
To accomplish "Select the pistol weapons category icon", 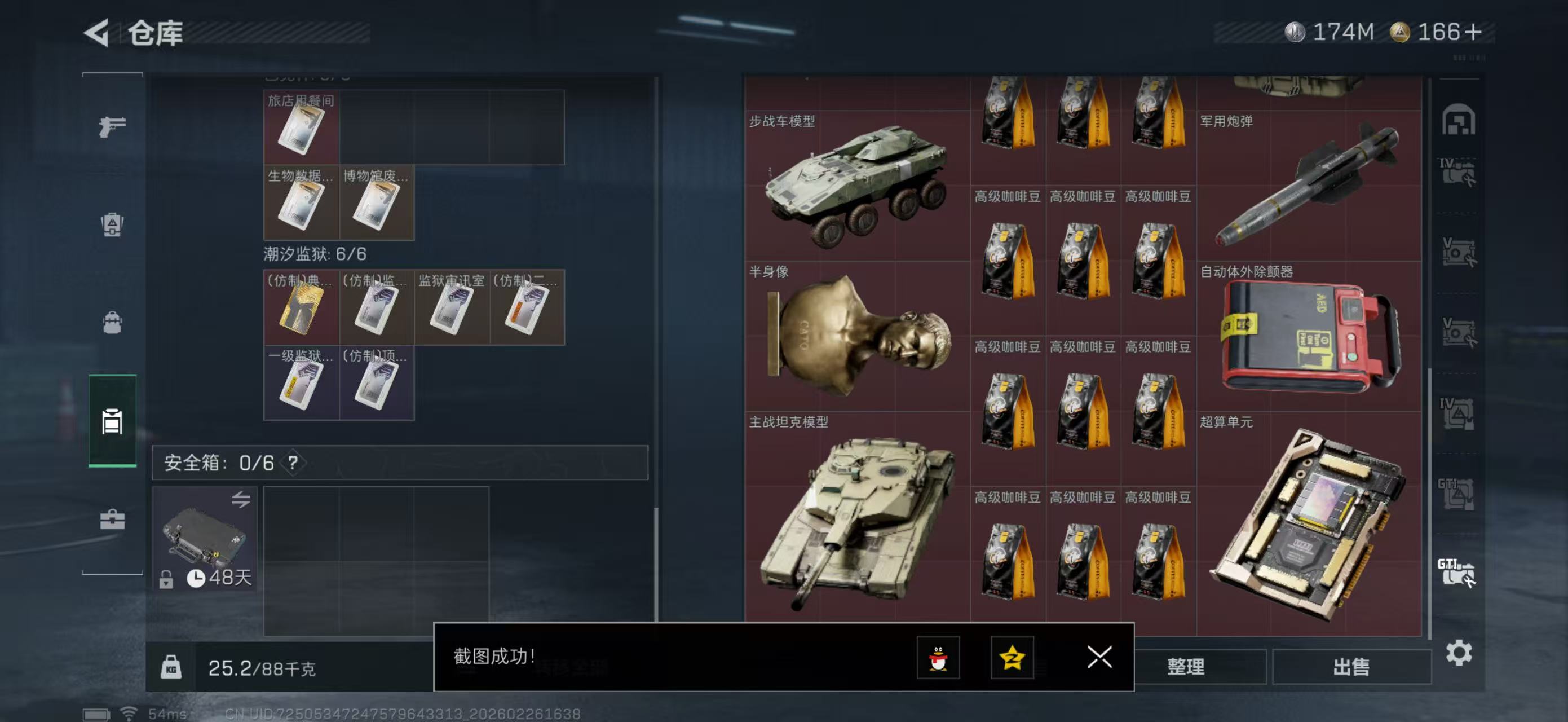I will coord(113,125).
